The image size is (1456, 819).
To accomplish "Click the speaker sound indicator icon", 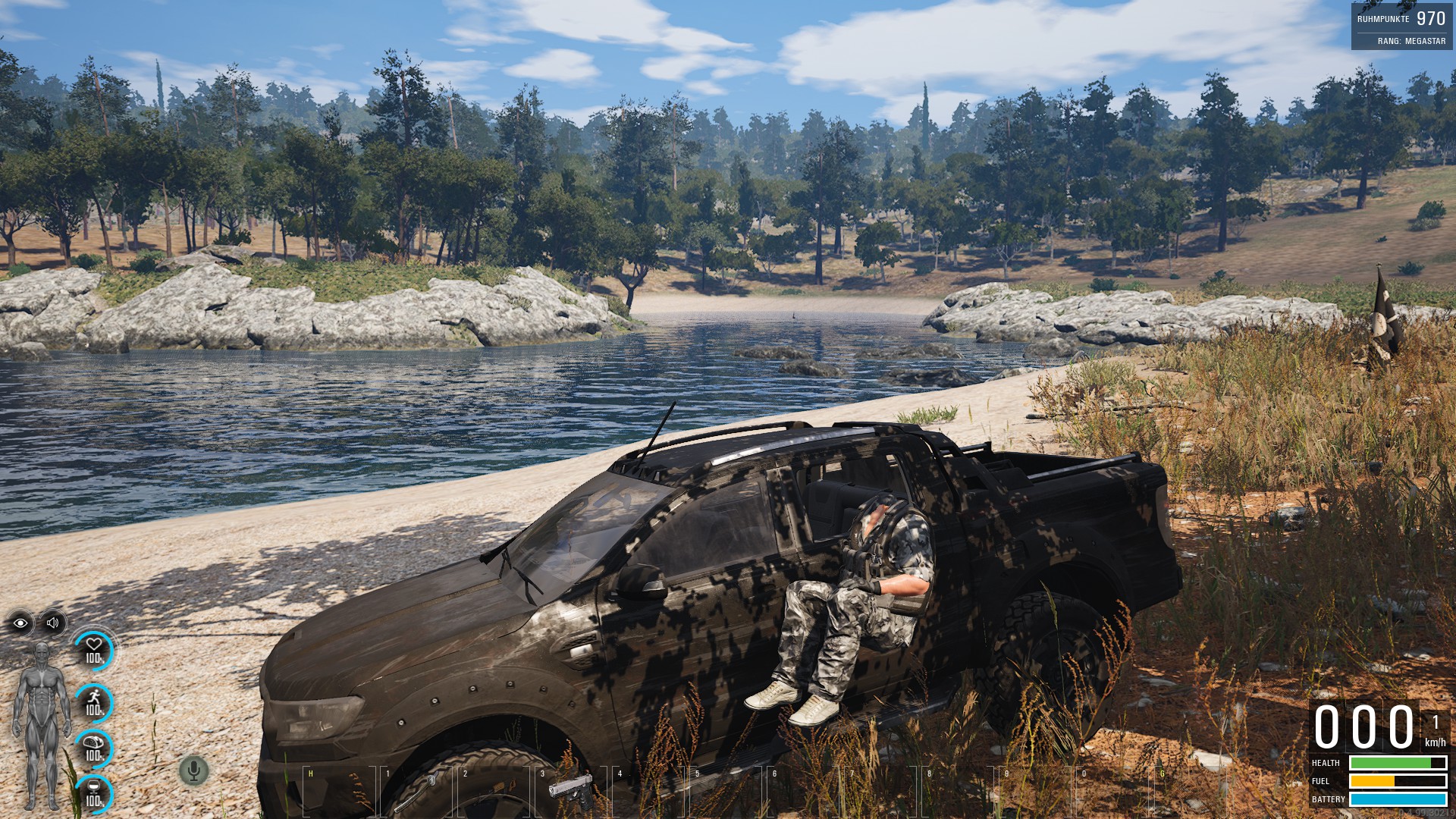I will click(x=52, y=623).
